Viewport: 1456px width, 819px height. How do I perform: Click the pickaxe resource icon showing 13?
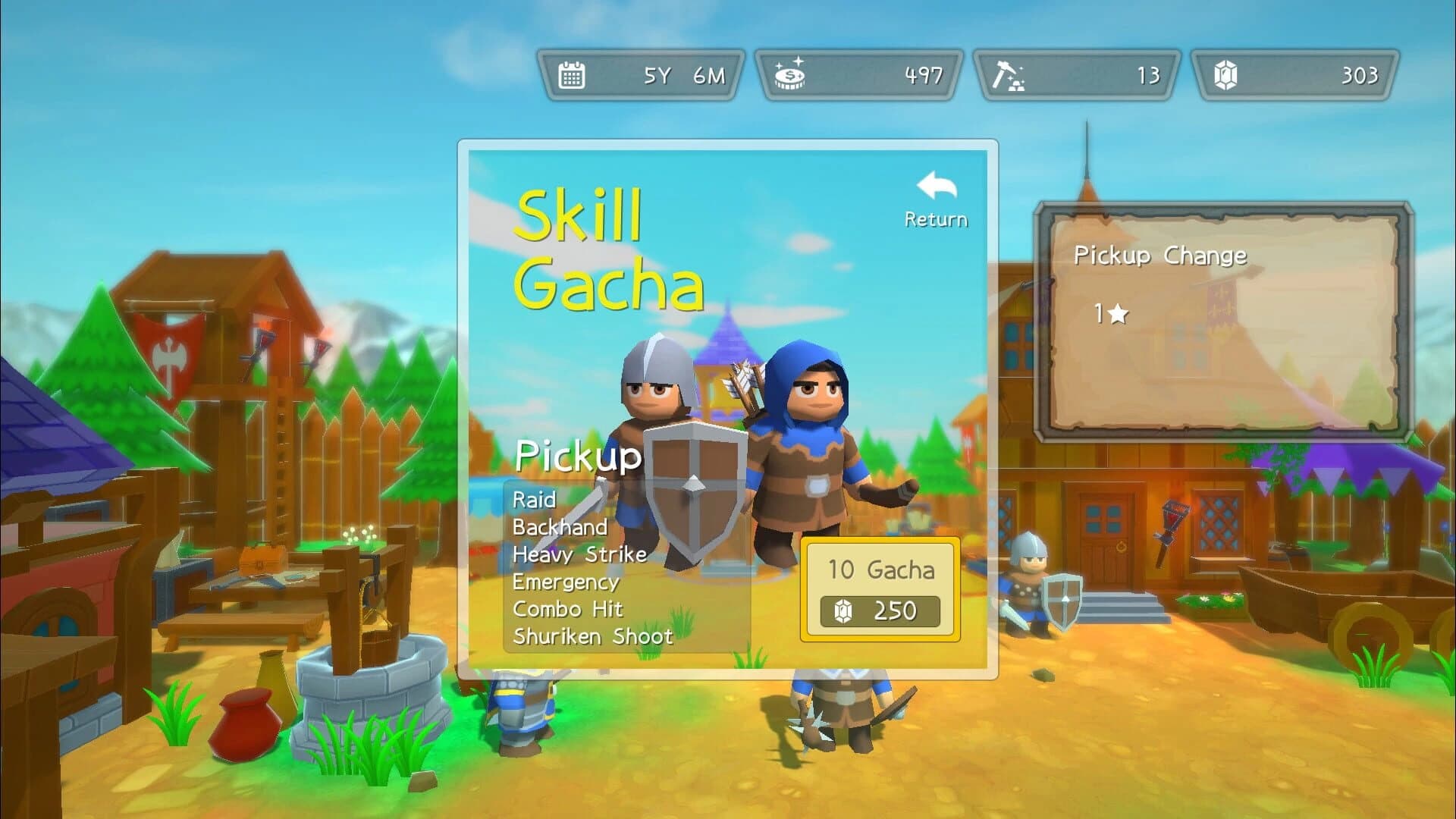1009,74
